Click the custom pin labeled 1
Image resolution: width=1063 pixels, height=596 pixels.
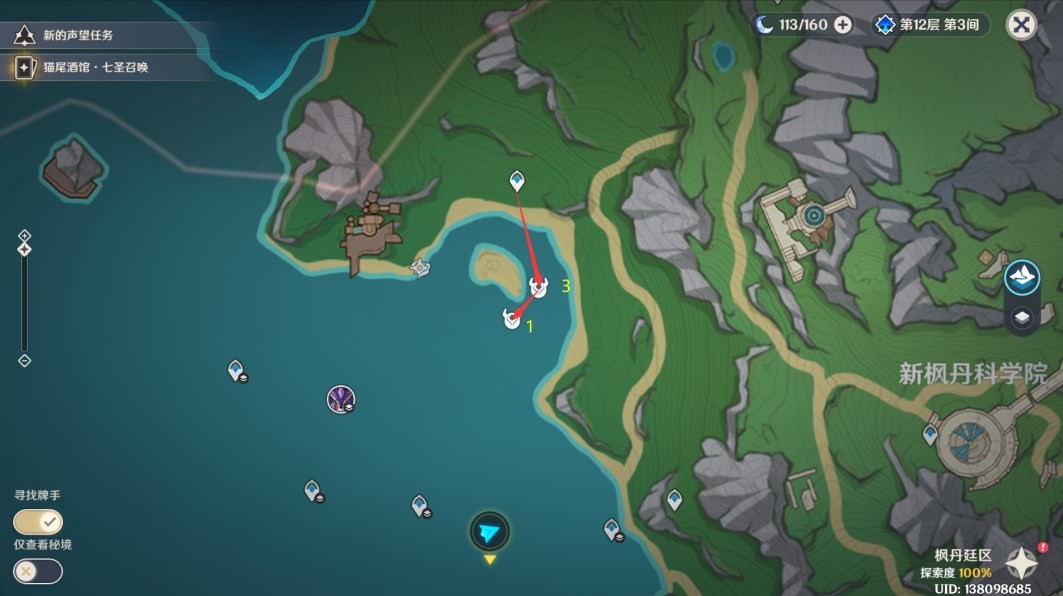click(x=512, y=319)
